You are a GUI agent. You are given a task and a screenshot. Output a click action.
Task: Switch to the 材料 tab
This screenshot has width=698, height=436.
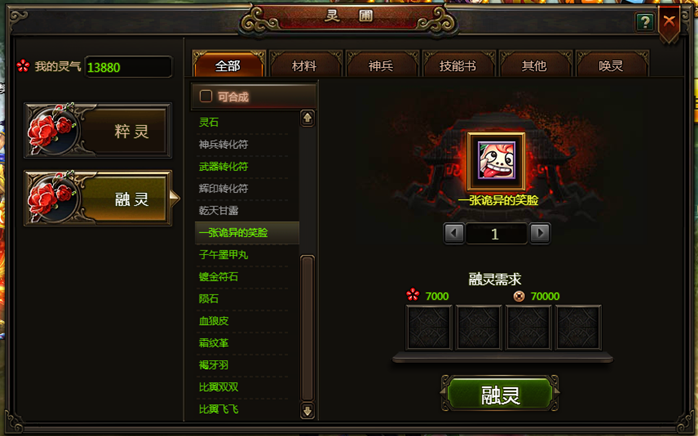tap(304, 66)
